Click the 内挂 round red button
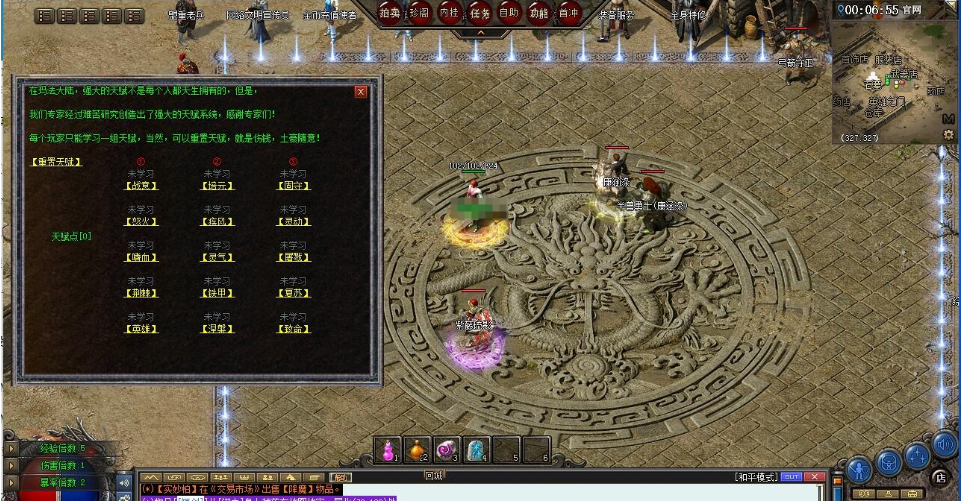961x501 pixels. coord(450,13)
